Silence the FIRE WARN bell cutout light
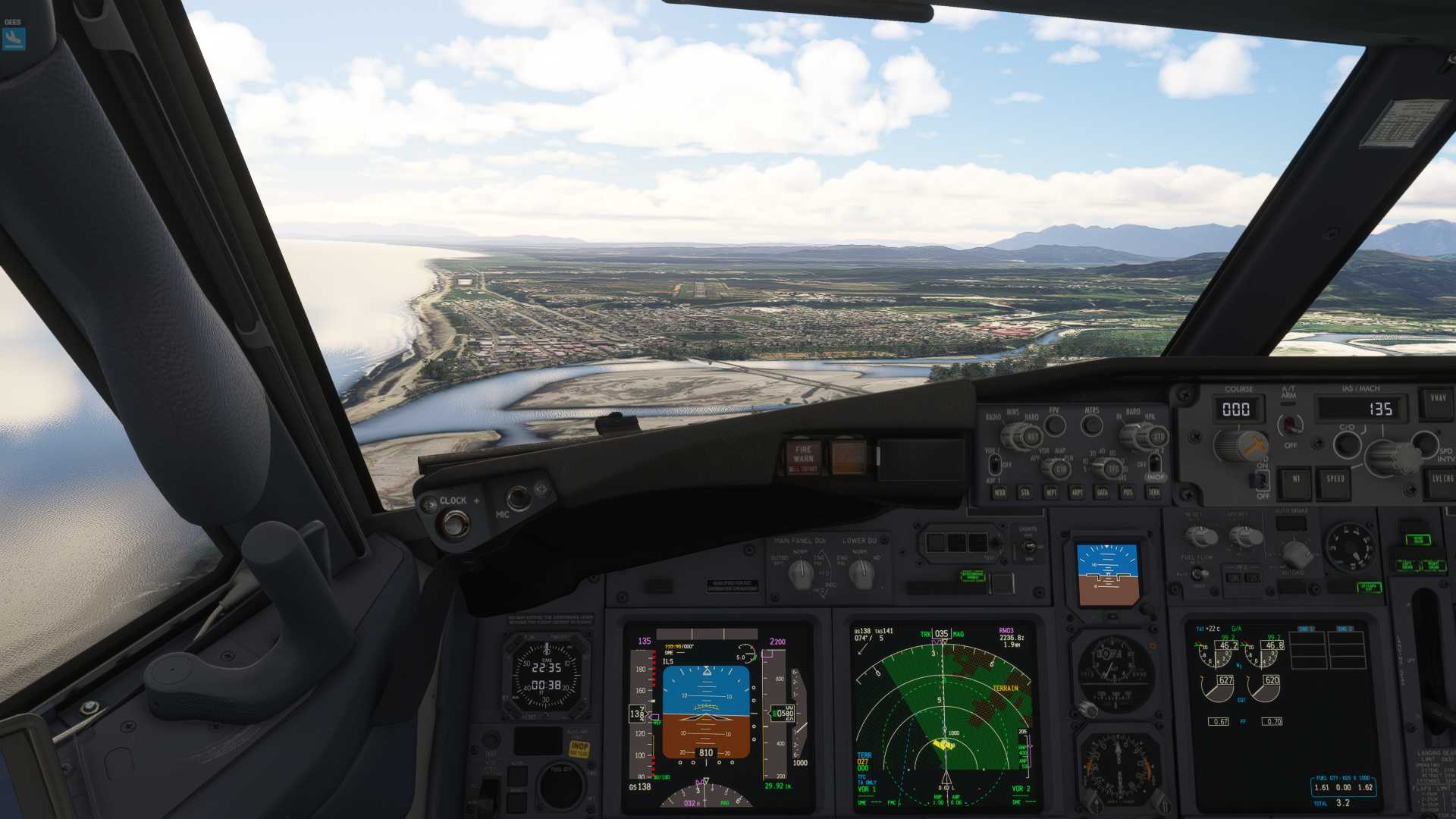Screen dimensions: 1456x819 [x=803, y=458]
